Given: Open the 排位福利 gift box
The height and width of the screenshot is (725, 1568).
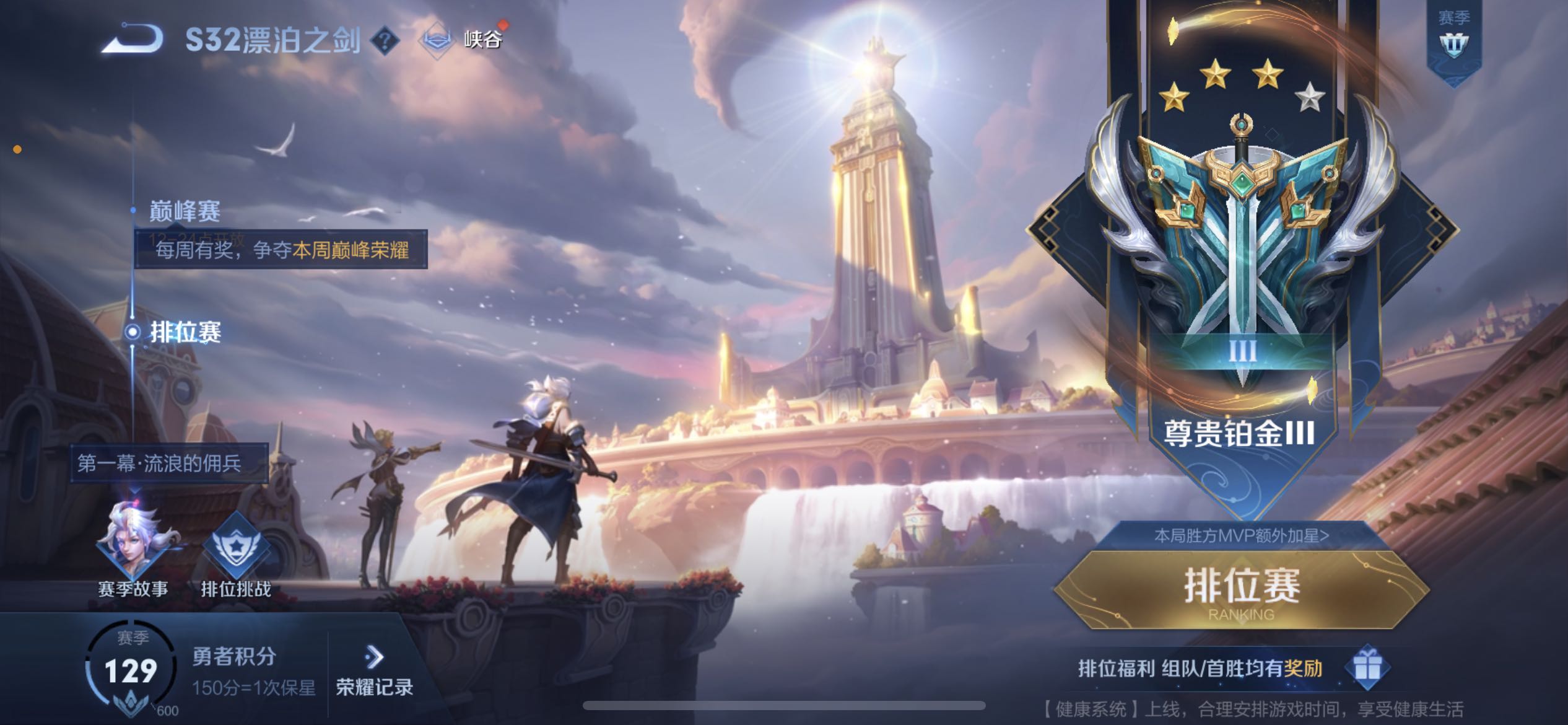Looking at the screenshot, I should pyautogui.click(x=1367, y=668).
